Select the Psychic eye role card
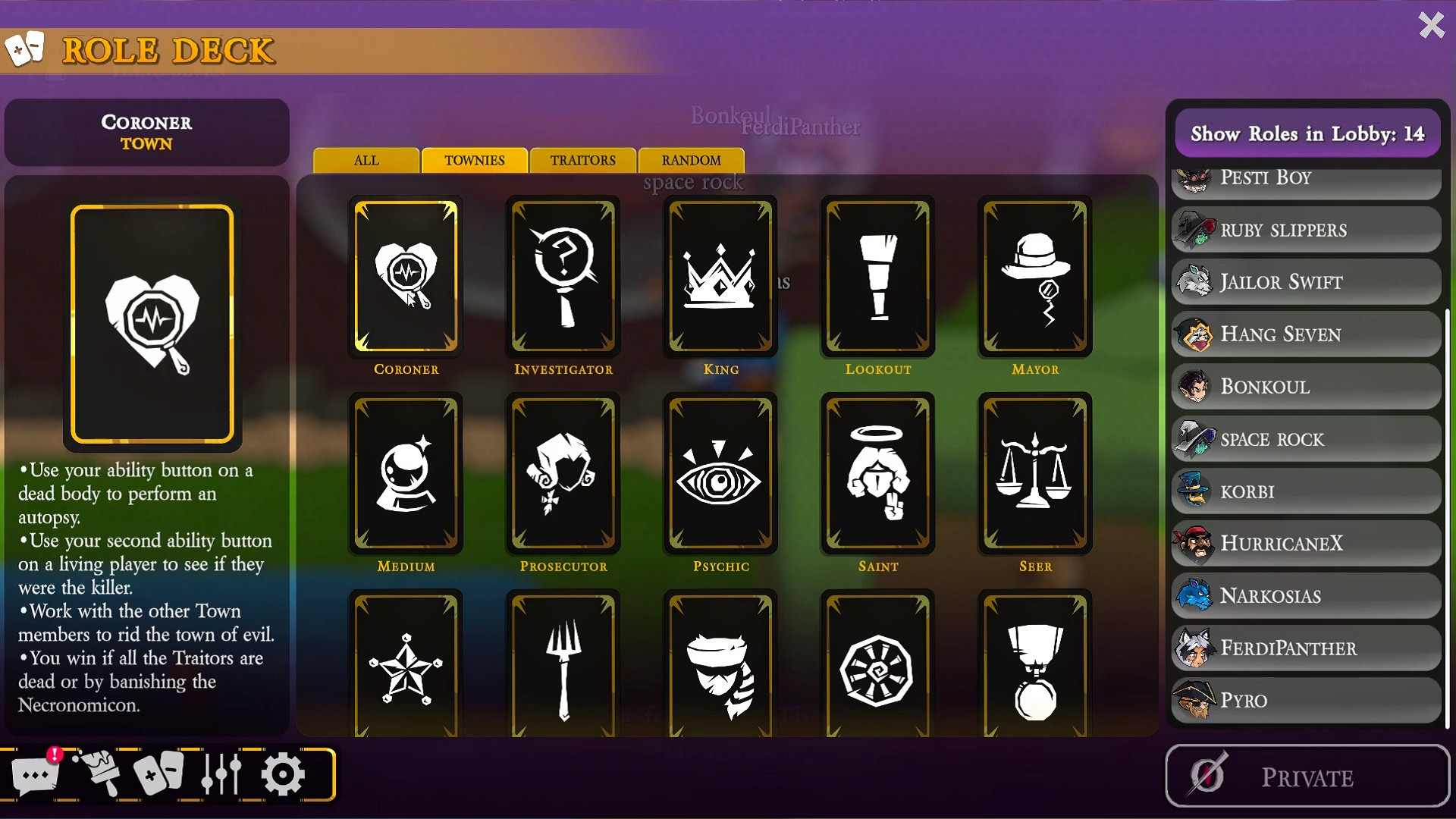Image resolution: width=1456 pixels, height=819 pixels. (x=721, y=474)
